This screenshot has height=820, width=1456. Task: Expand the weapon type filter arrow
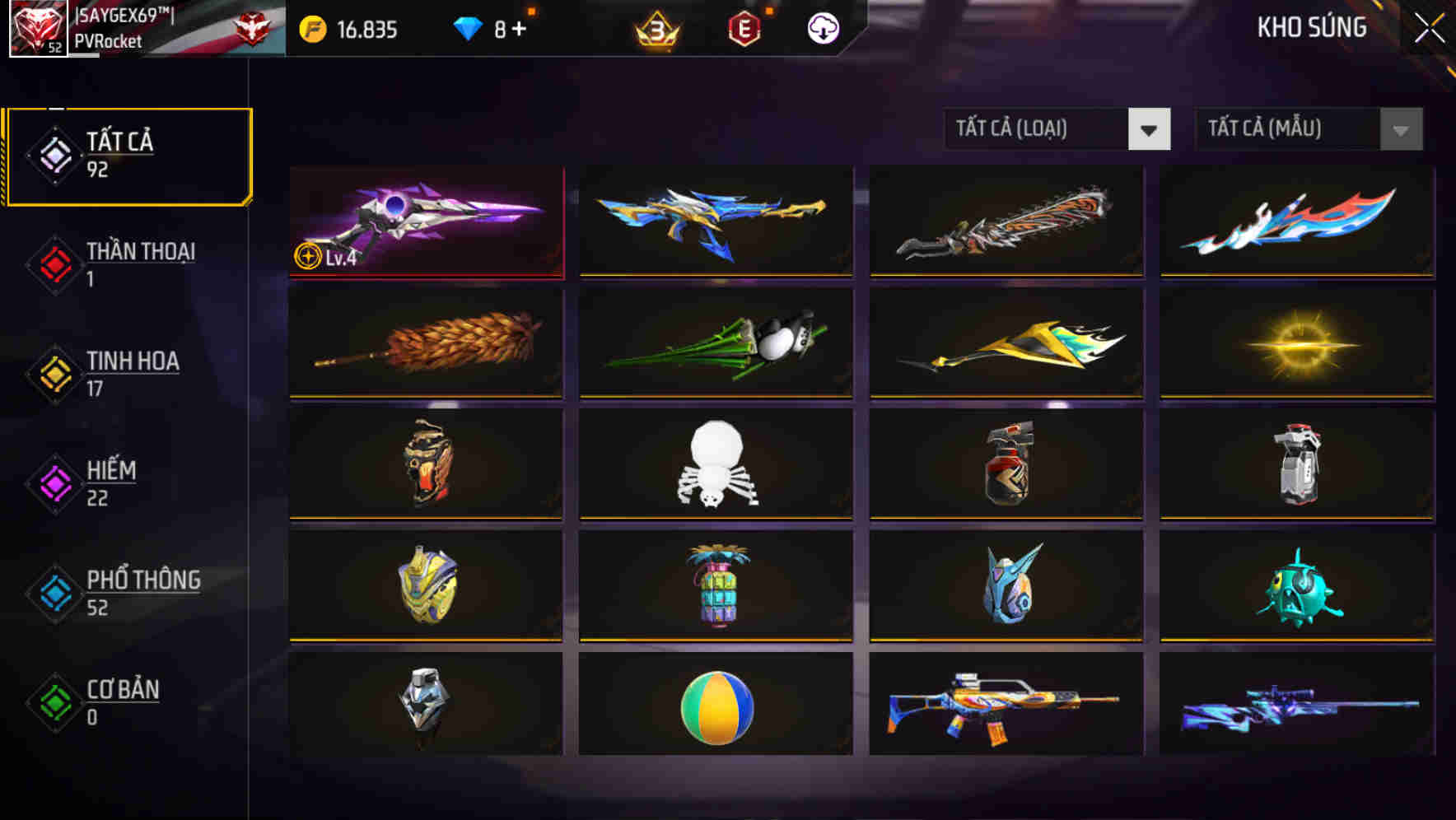point(1150,129)
